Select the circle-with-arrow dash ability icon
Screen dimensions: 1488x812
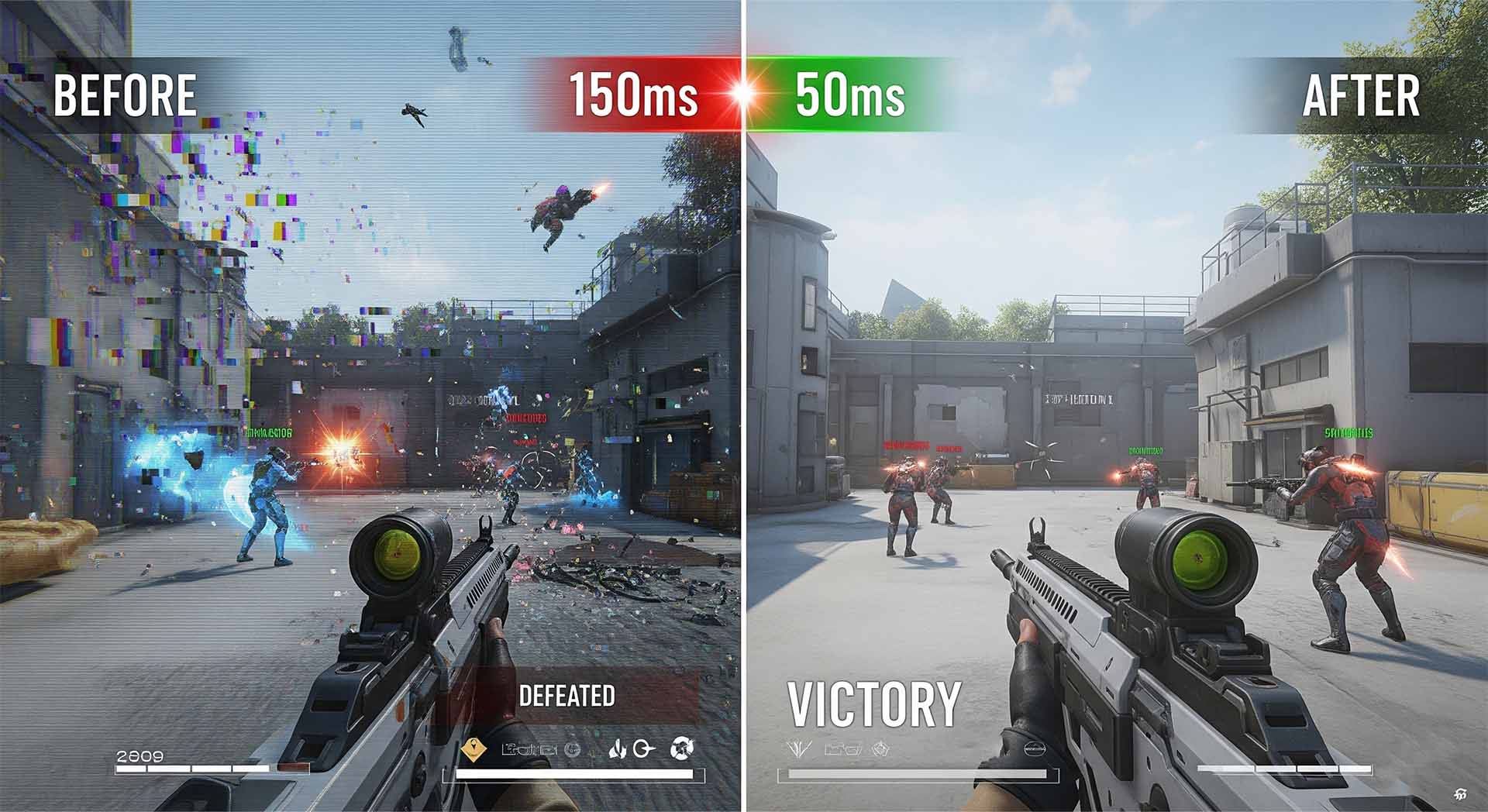[x=644, y=749]
